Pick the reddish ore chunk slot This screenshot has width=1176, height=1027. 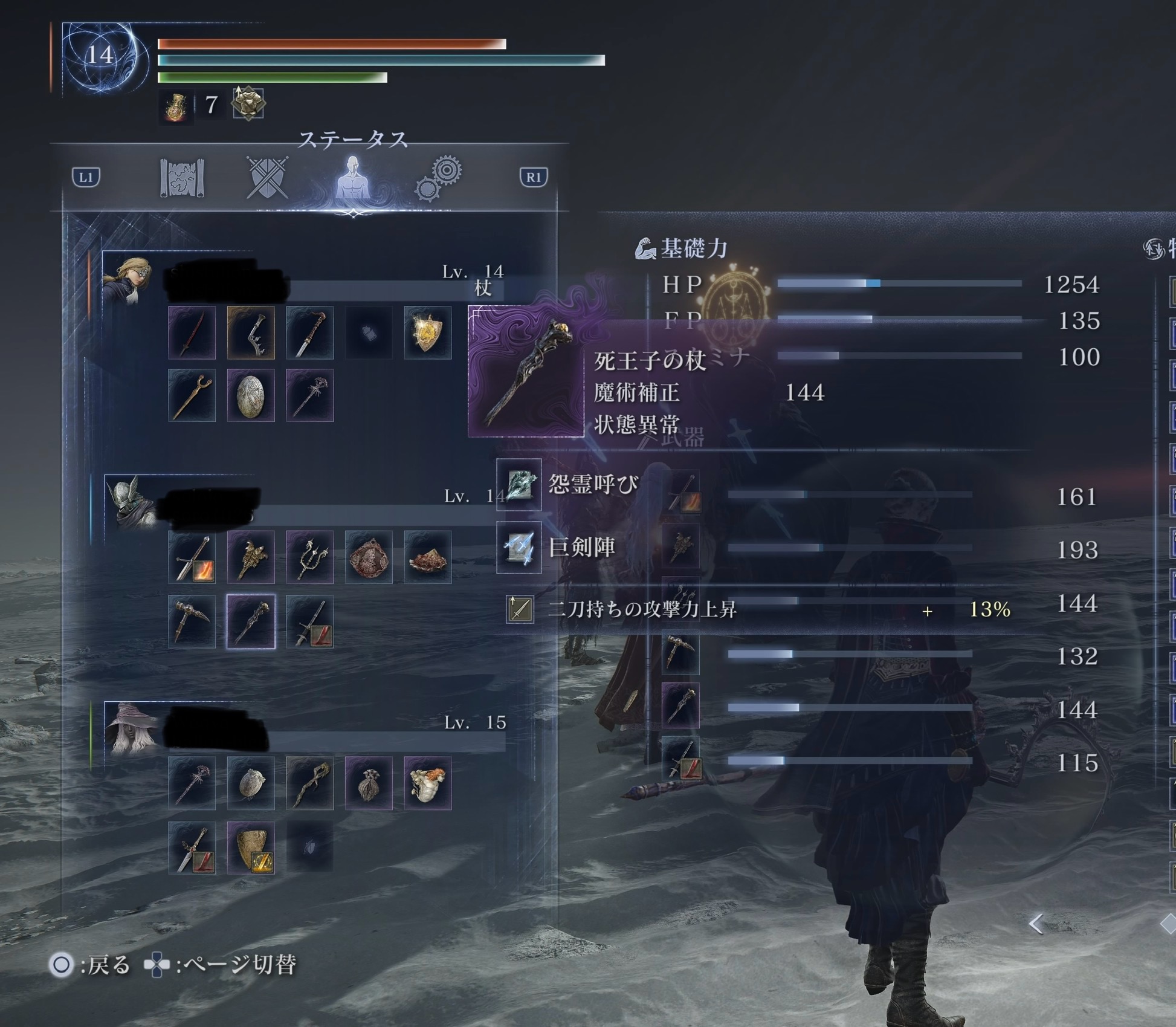coord(428,557)
